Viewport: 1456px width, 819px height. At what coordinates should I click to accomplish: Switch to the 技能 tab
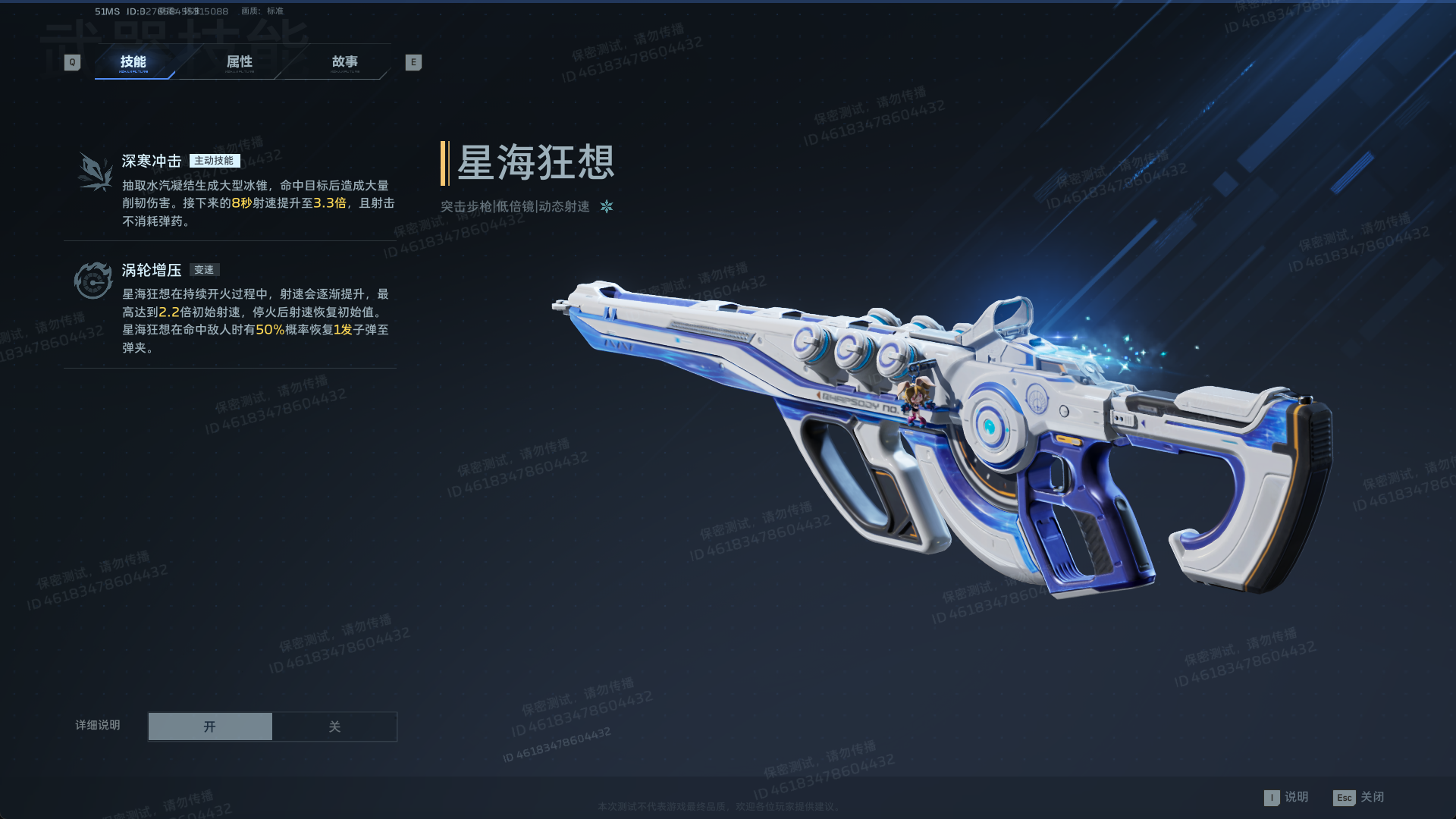pyautogui.click(x=133, y=62)
